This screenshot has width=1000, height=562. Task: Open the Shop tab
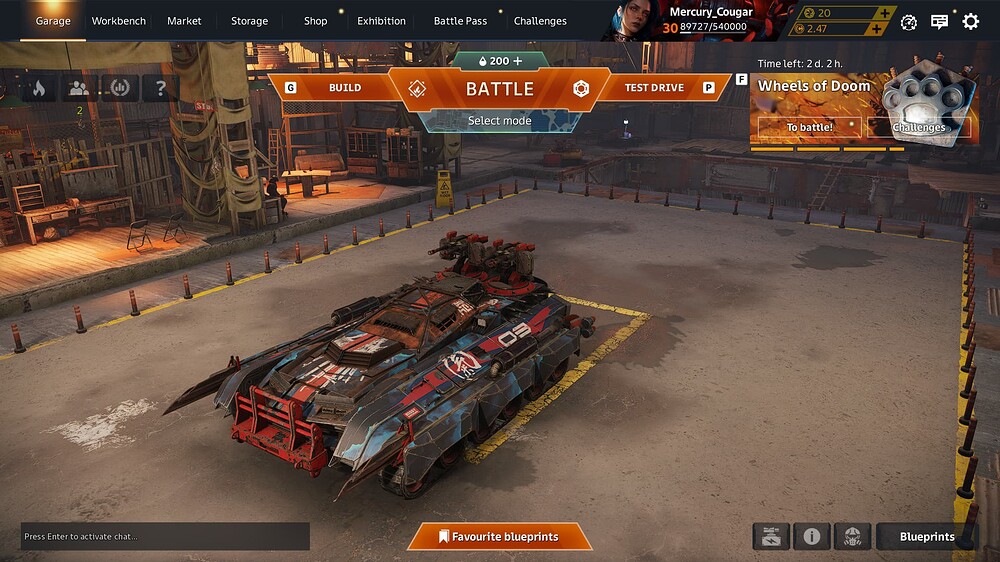click(316, 21)
